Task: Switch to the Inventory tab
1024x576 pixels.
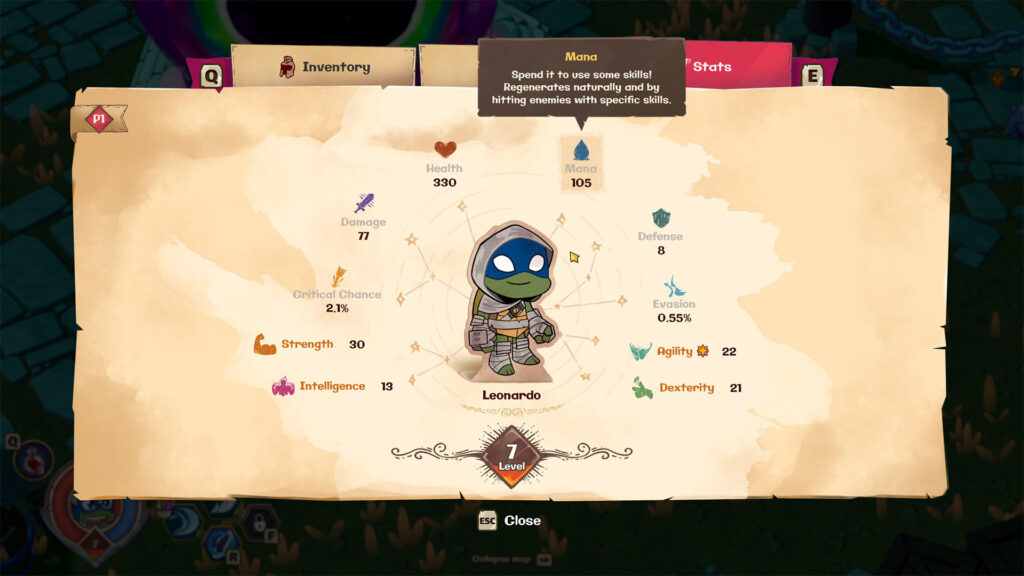Action: click(x=323, y=67)
